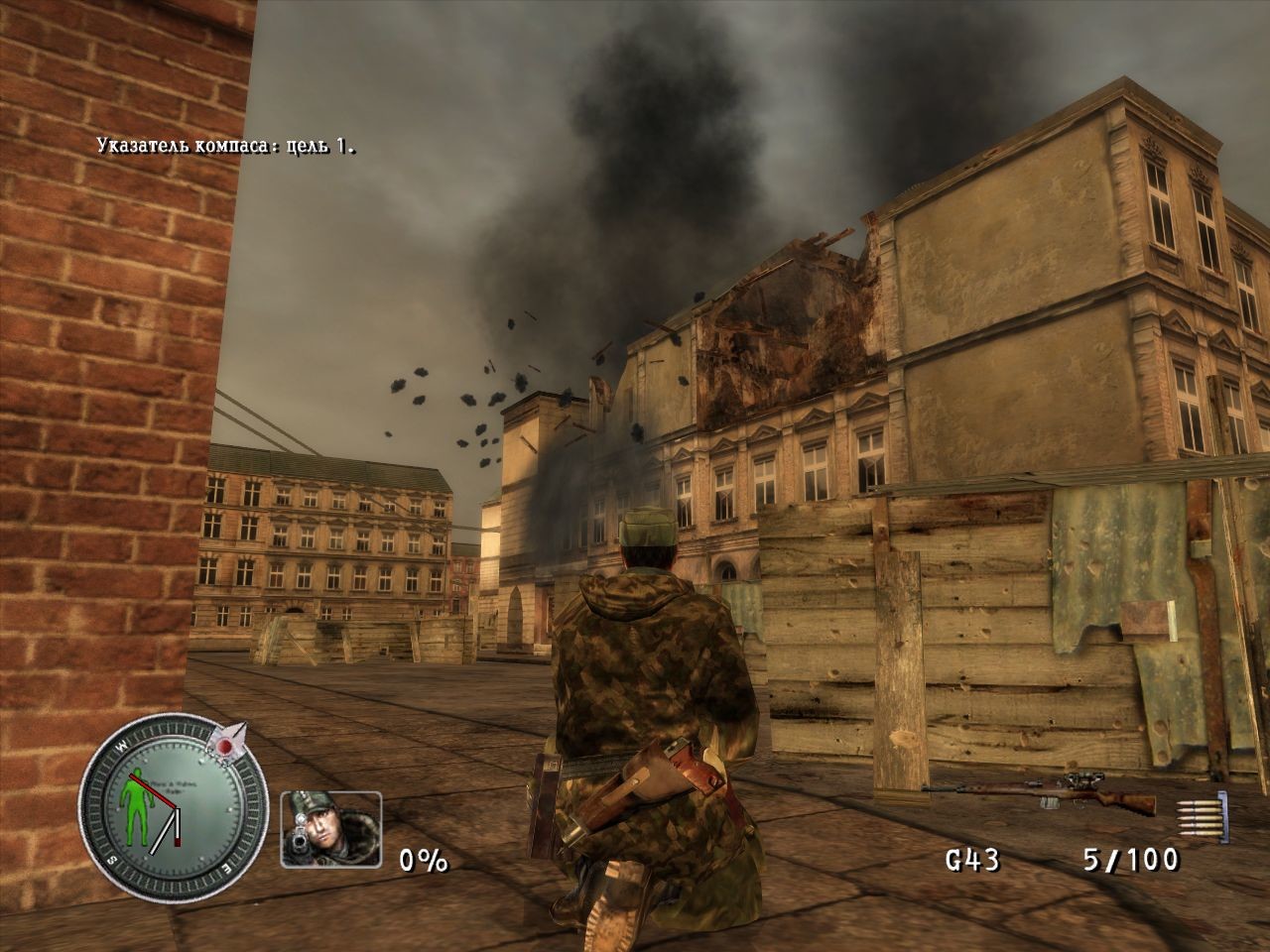Click the green stance figure in compass
The height and width of the screenshot is (952, 1270).
(x=132, y=802)
